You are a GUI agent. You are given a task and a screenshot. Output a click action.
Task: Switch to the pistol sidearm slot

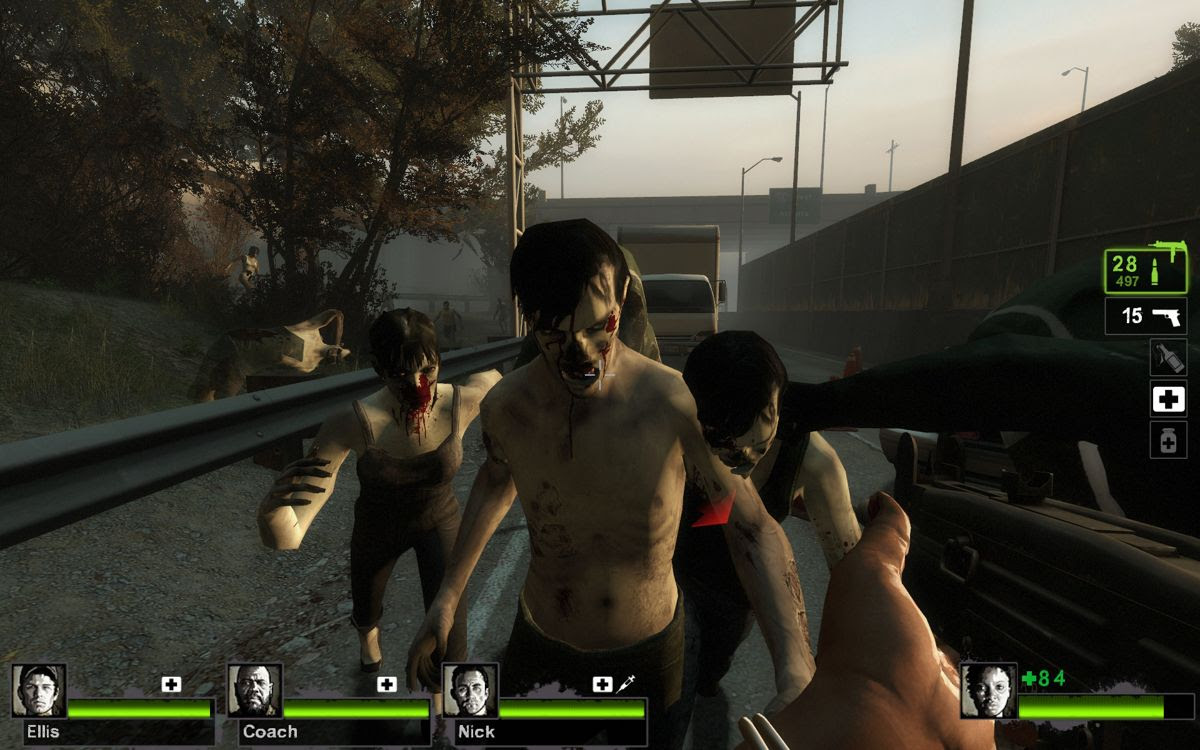pos(1144,317)
